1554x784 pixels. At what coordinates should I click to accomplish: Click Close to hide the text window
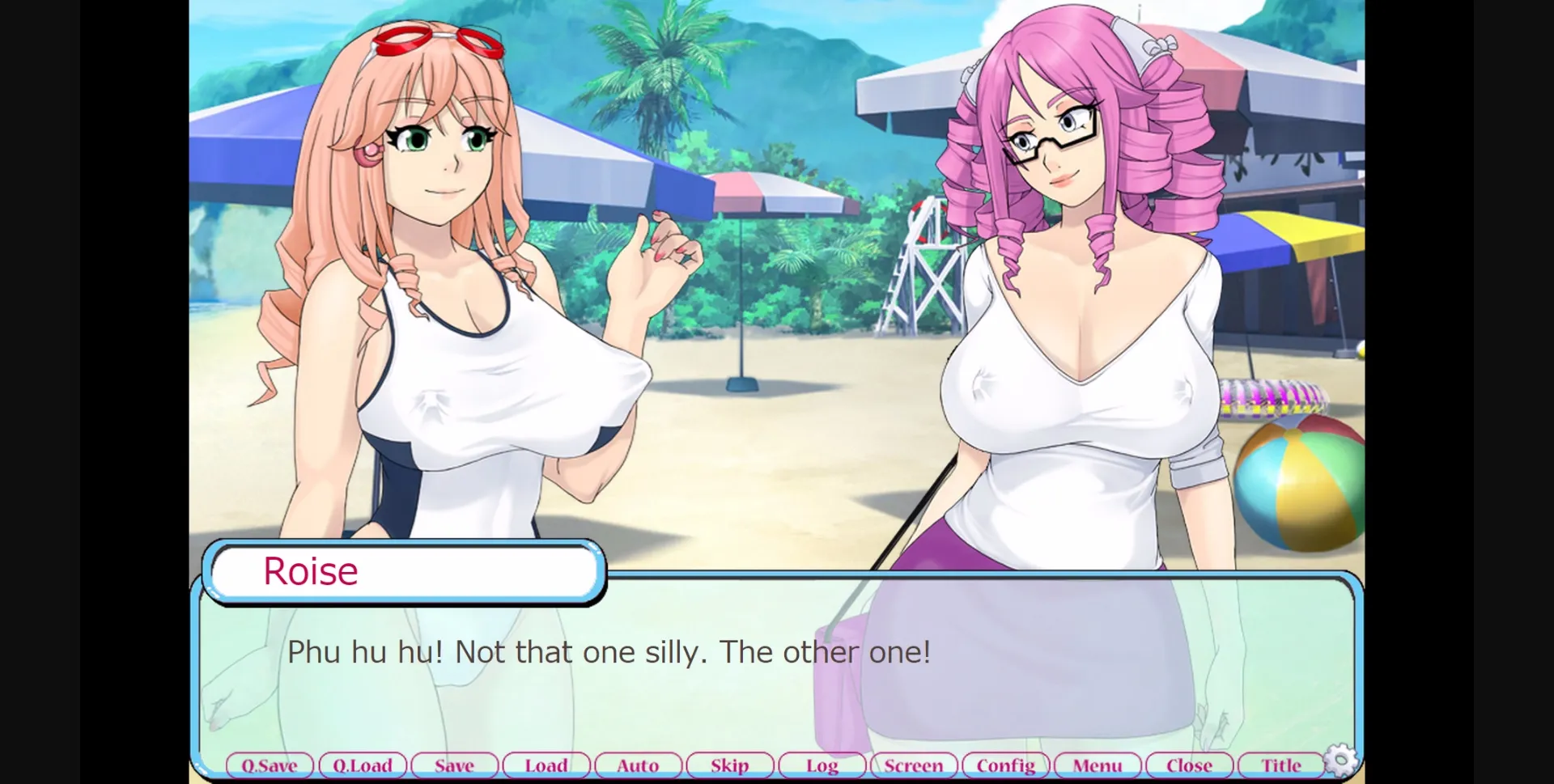pyautogui.click(x=1189, y=765)
